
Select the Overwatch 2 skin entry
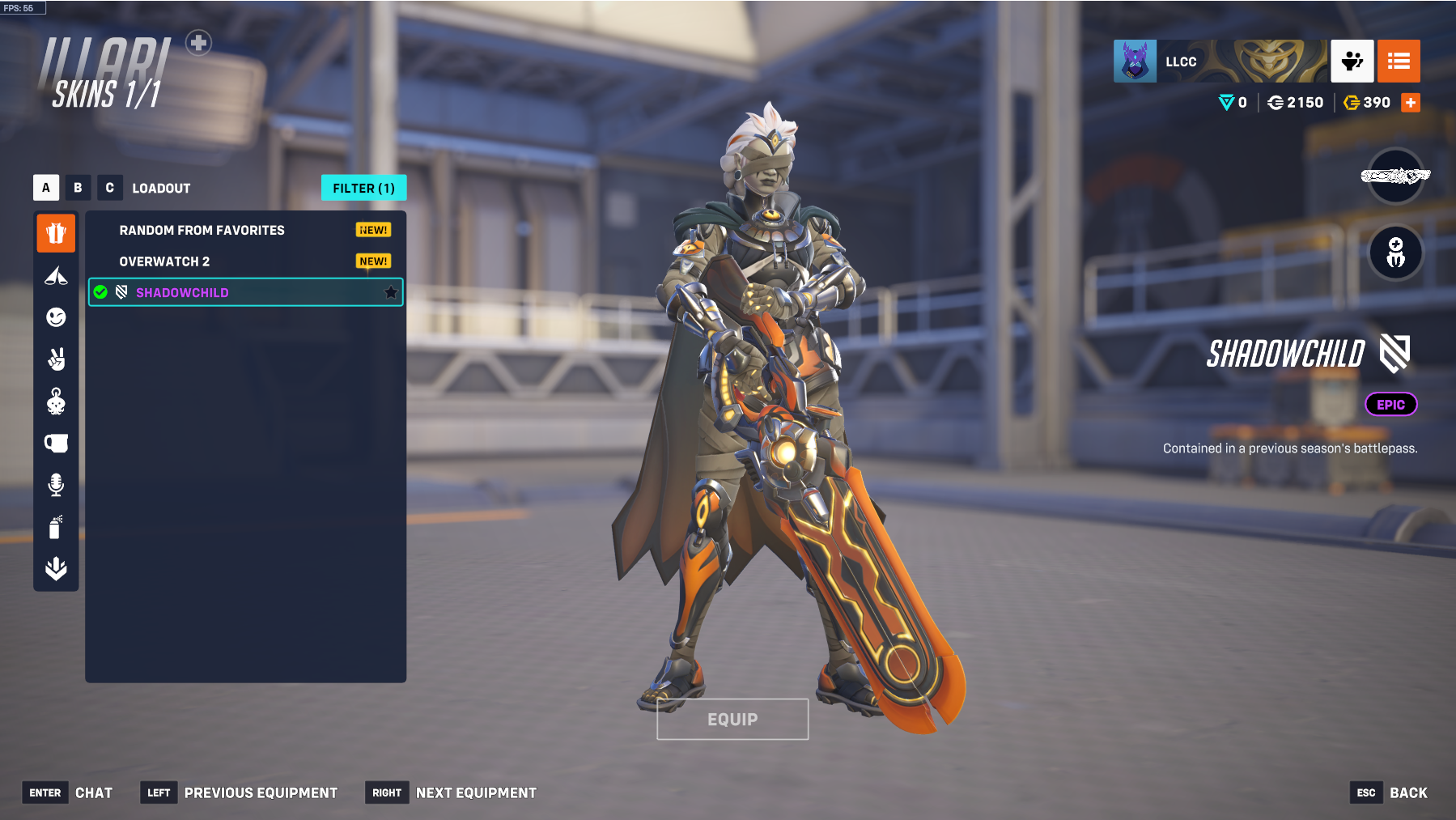click(165, 261)
